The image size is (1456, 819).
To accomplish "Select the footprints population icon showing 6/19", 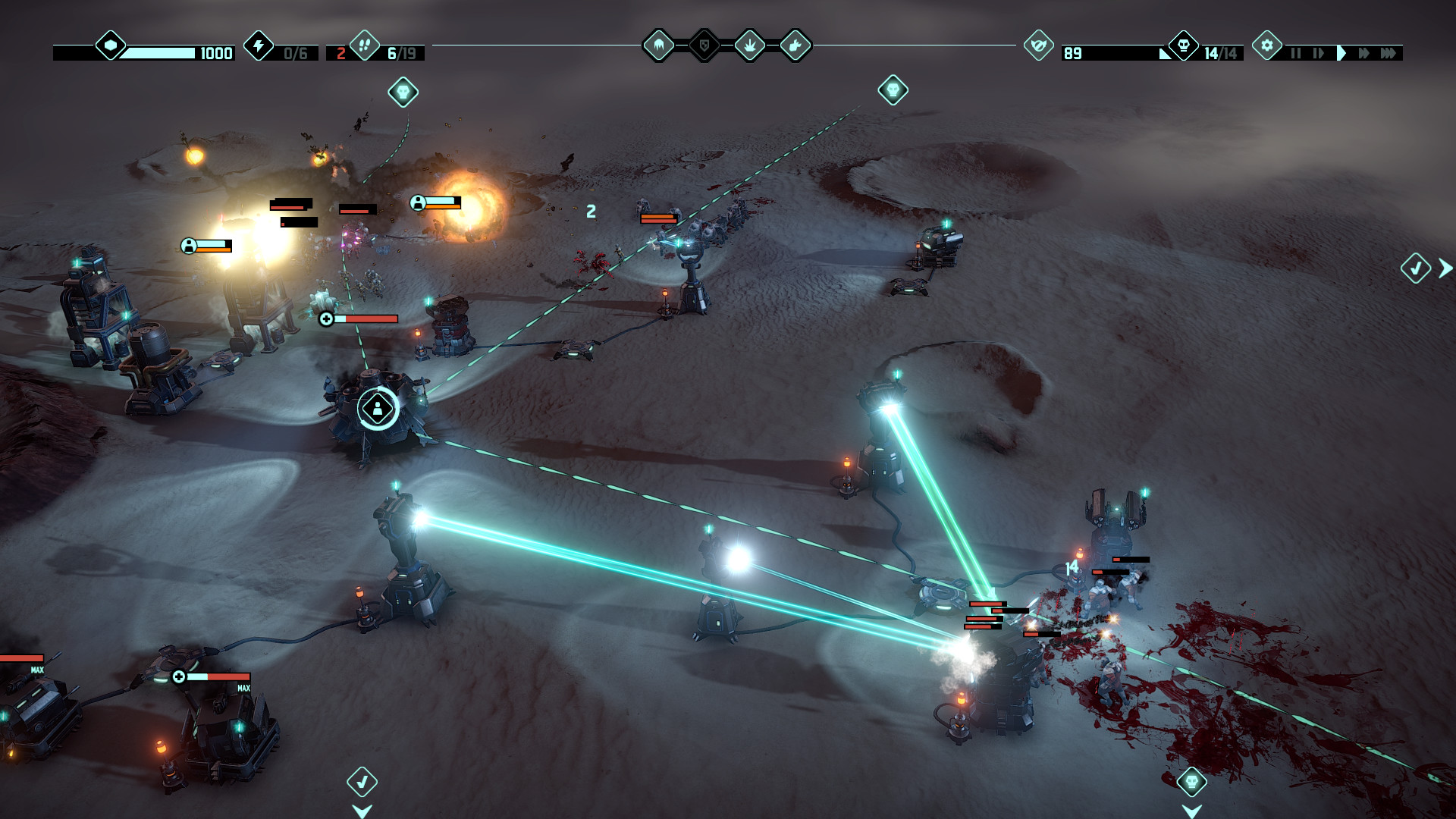I will tap(366, 47).
